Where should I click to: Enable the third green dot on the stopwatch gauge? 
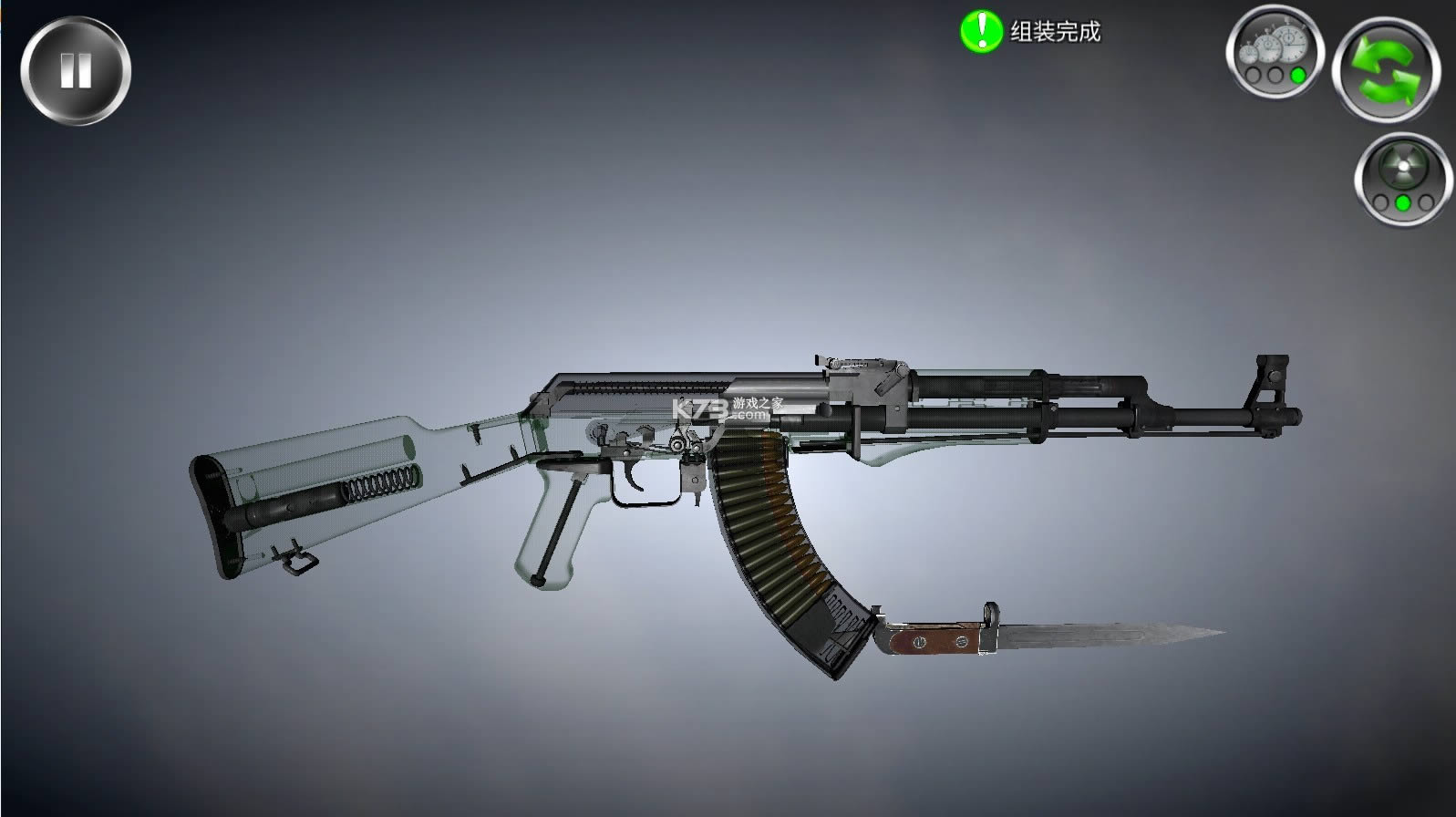click(x=1298, y=75)
